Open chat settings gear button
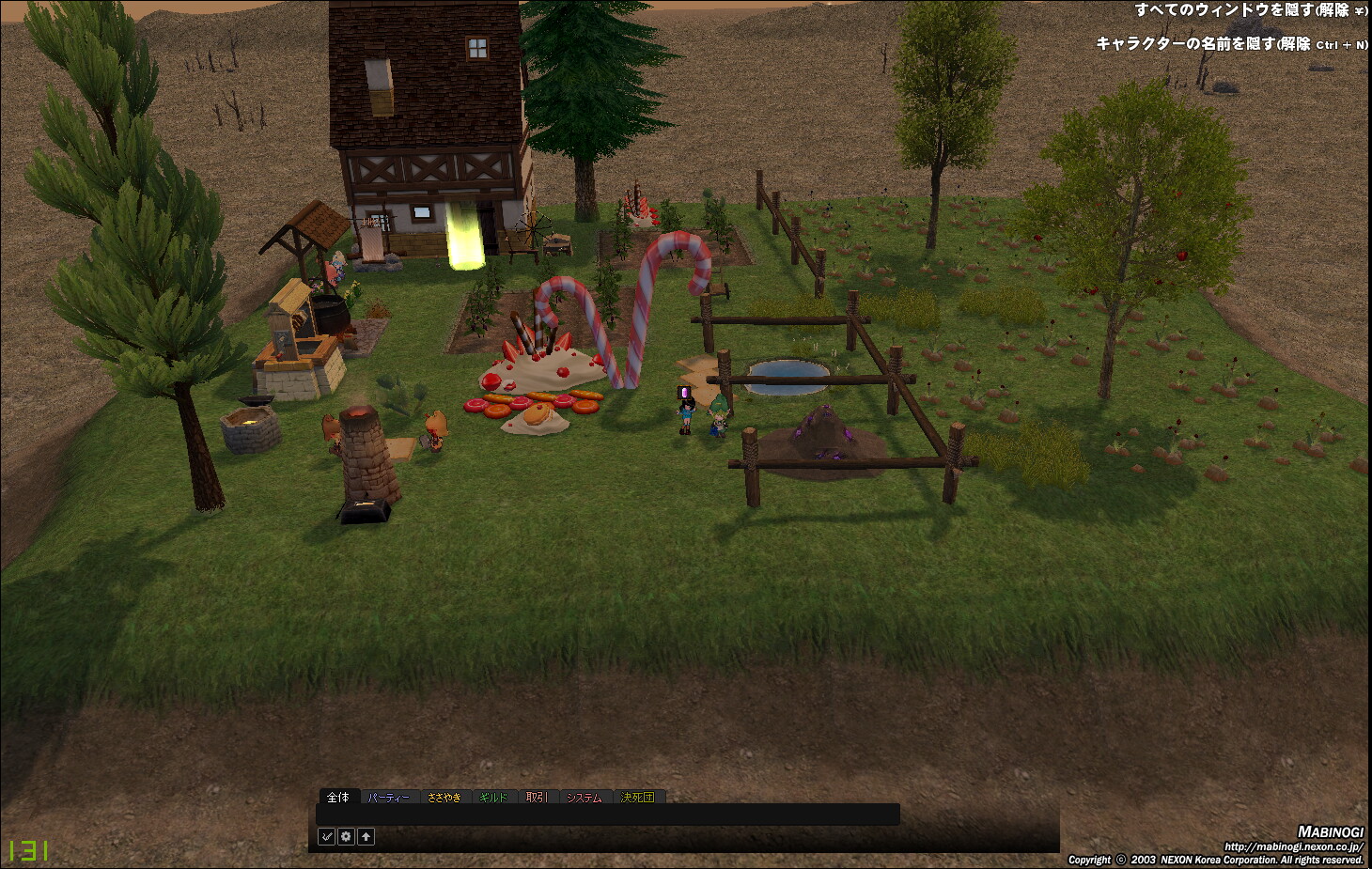The image size is (1372, 869). point(347,836)
